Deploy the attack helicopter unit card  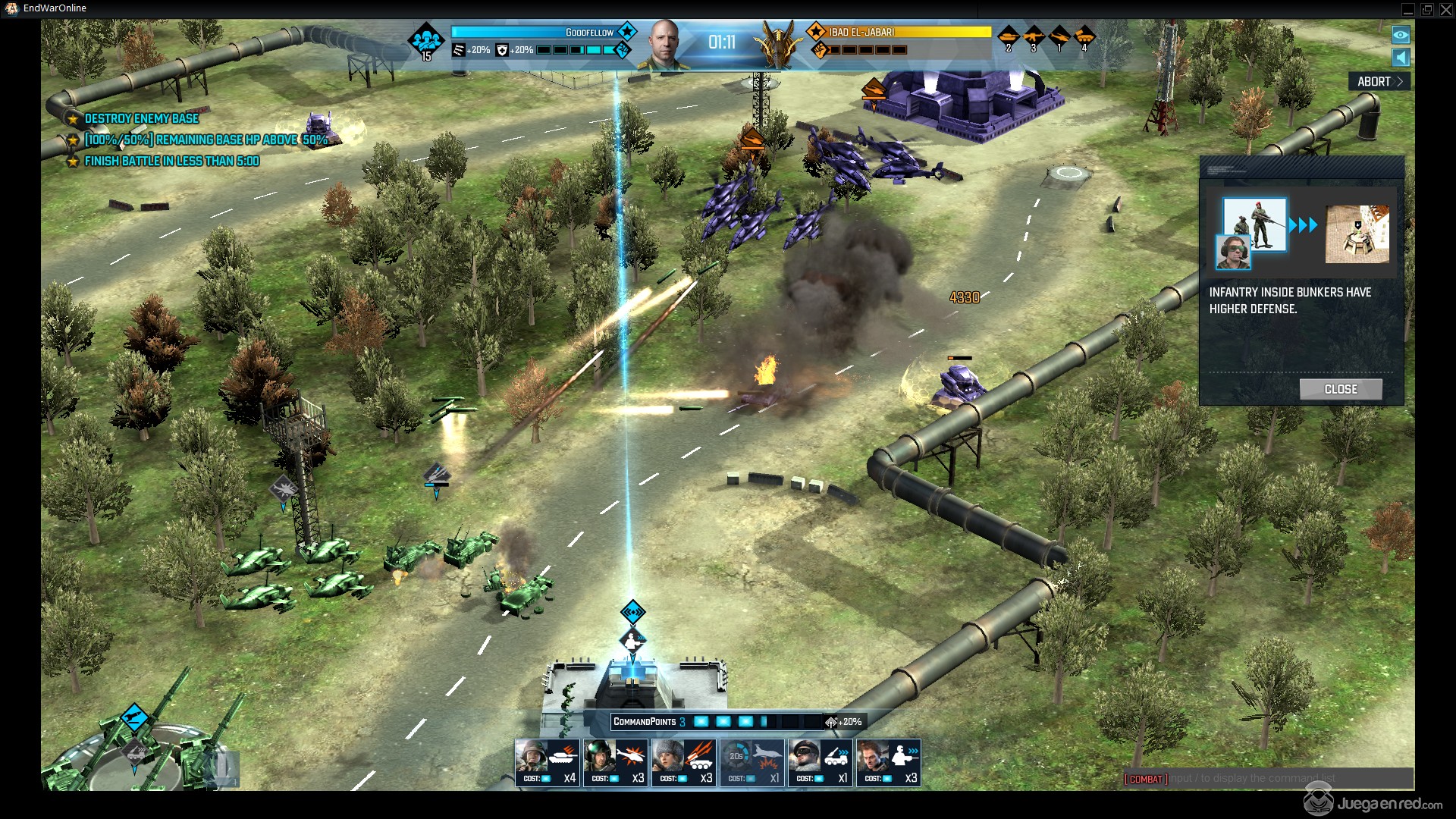coord(615,761)
